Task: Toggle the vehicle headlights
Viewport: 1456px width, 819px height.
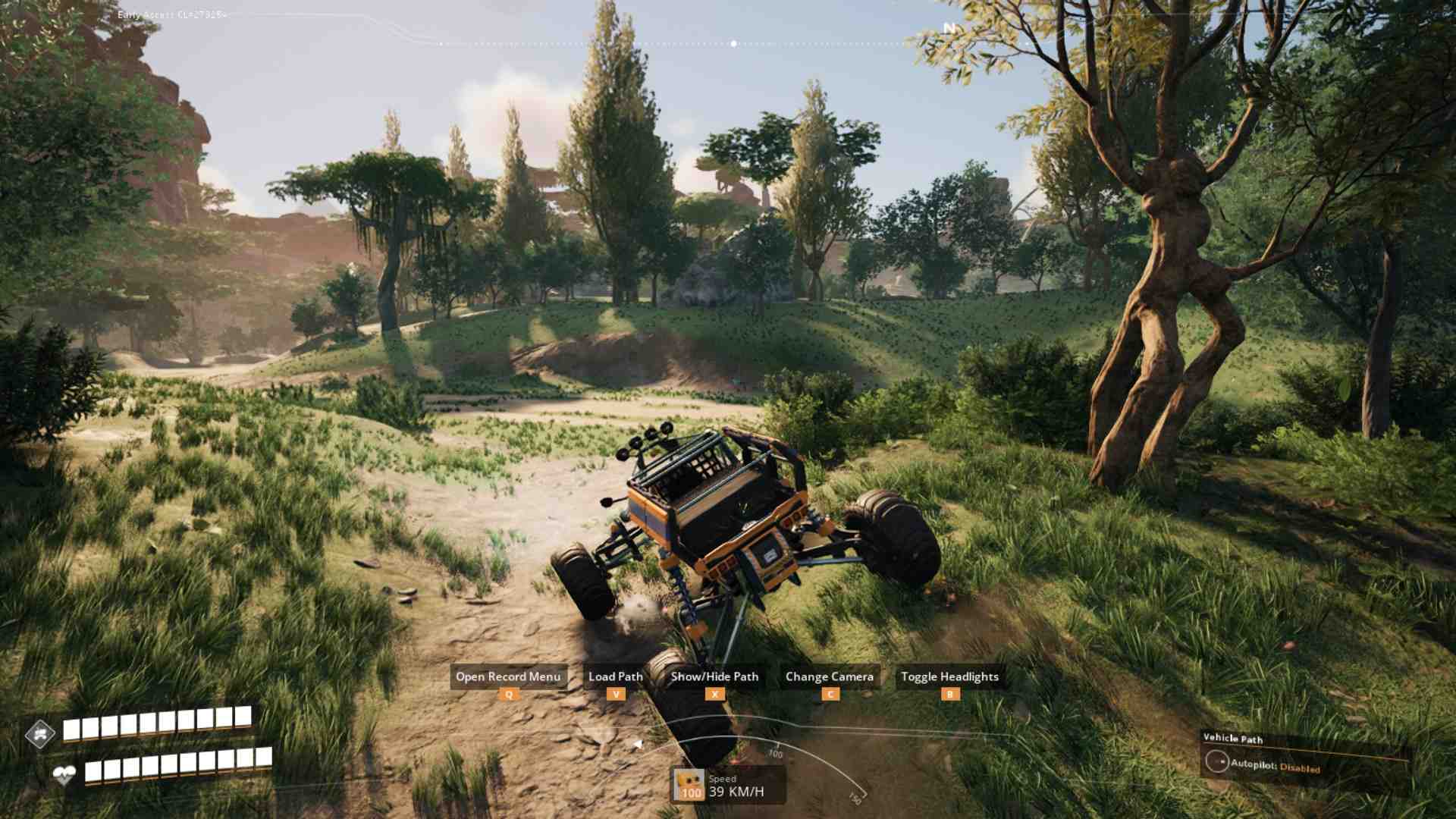Action: tap(949, 676)
